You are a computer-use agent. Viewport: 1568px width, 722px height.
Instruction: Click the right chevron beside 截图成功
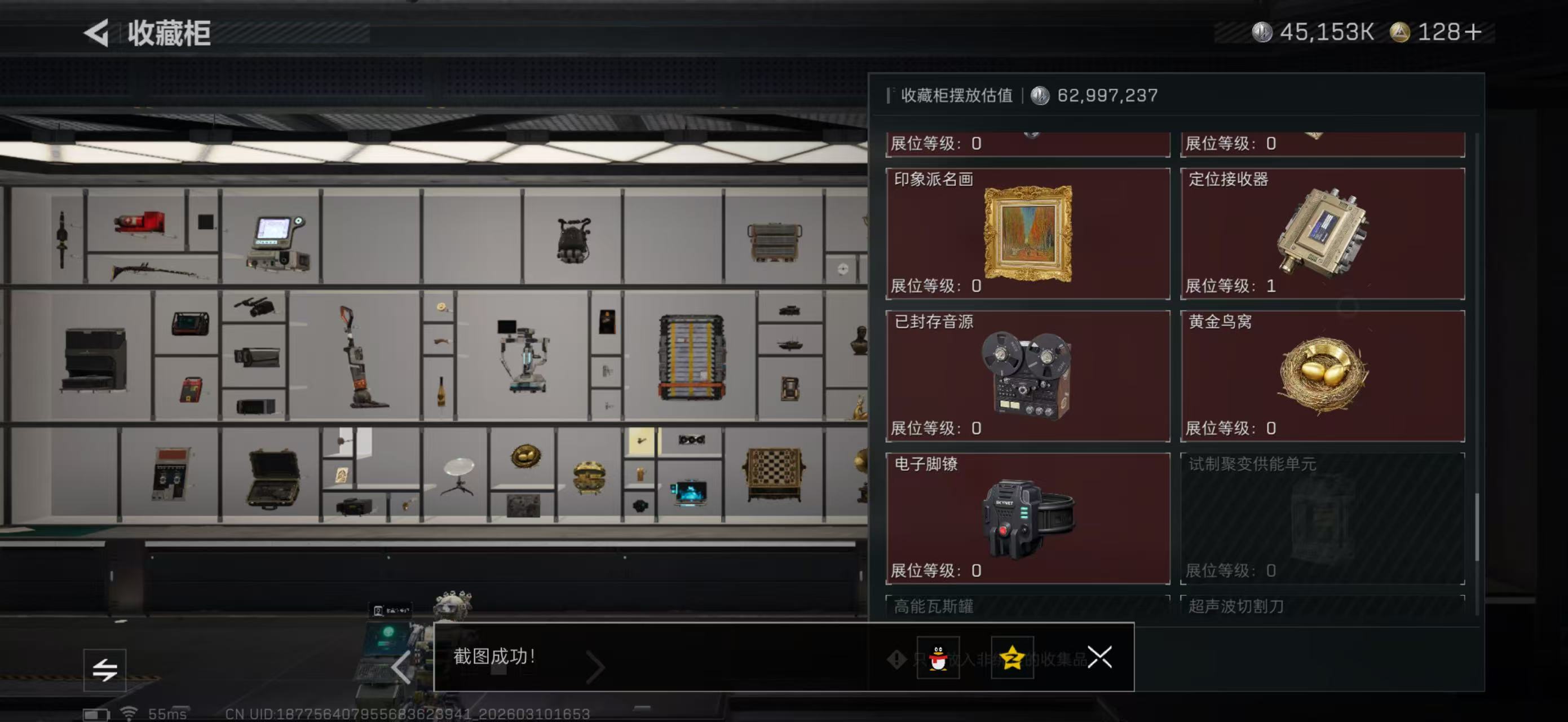tap(595, 668)
